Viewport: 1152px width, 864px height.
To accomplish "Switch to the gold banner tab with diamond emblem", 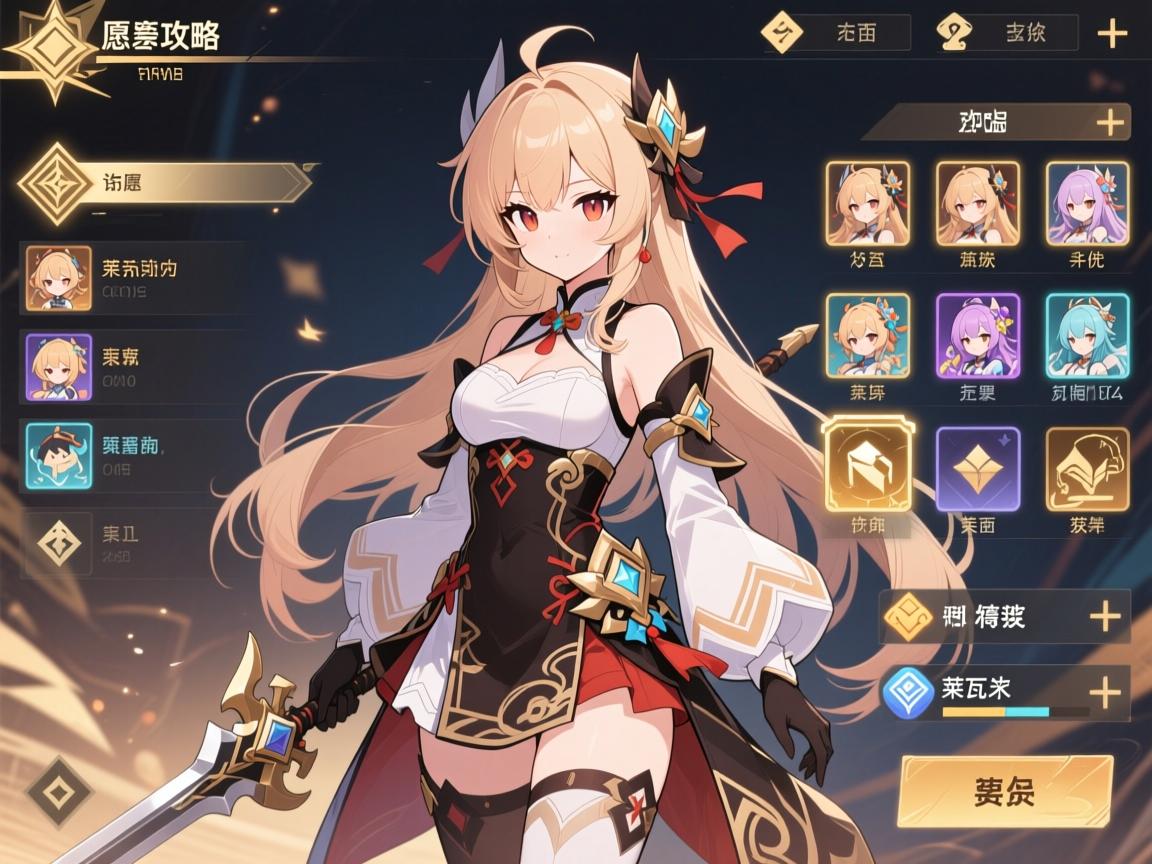I will (165, 184).
